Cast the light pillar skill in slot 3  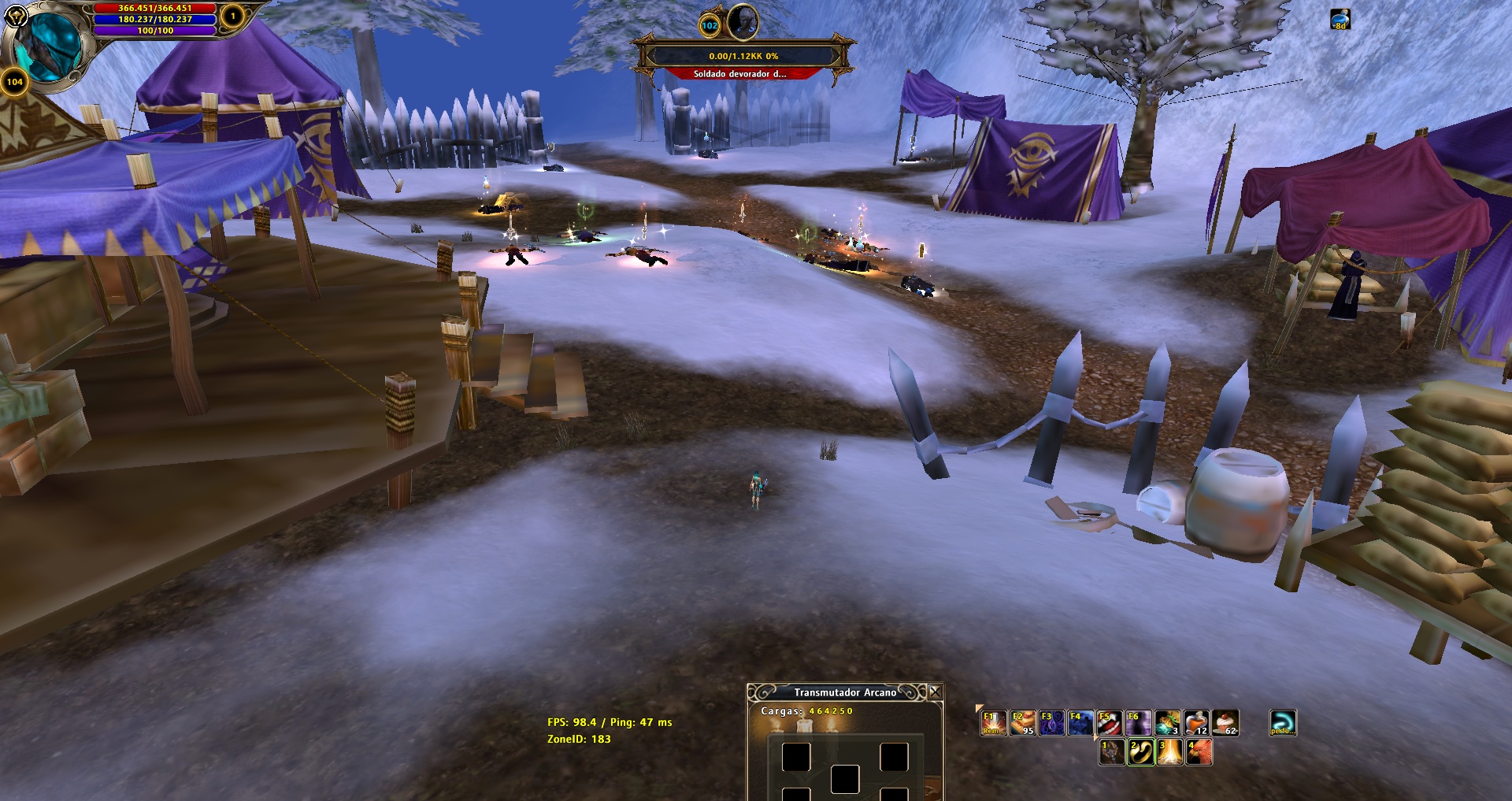pyautogui.click(x=1169, y=752)
